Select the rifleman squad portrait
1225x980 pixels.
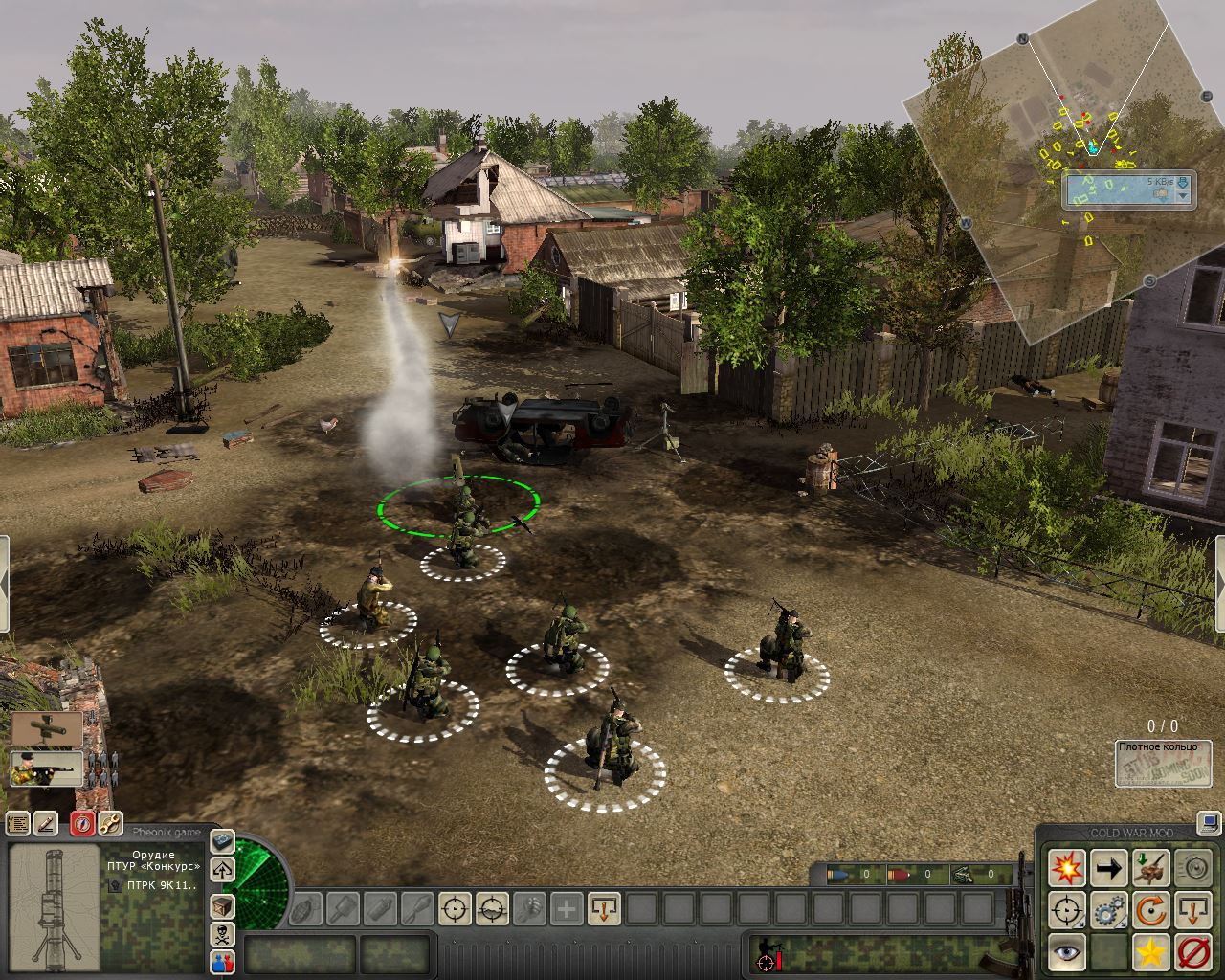(x=47, y=768)
